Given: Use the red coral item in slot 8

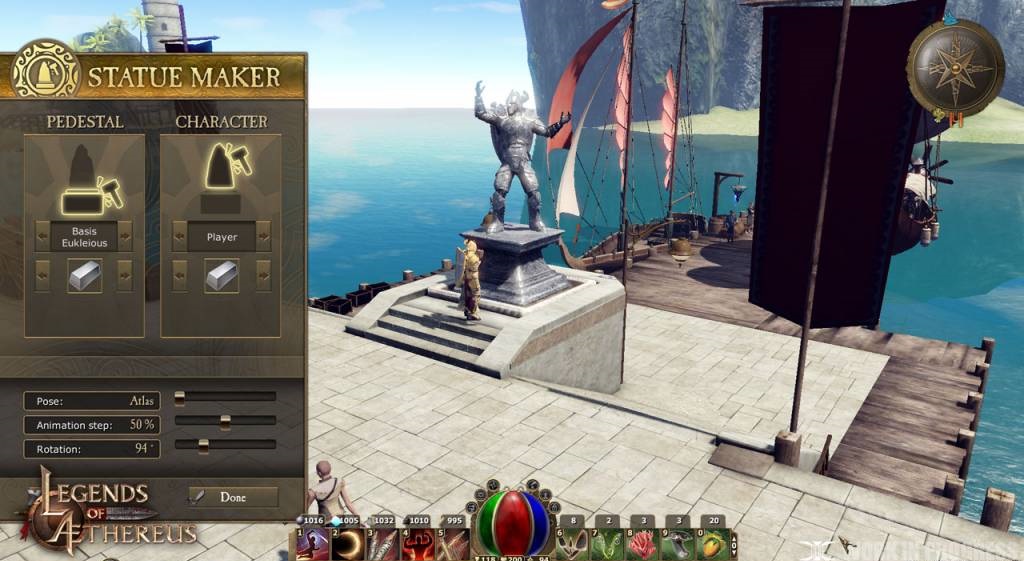Looking at the screenshot, I should pyautogui.click(x=643, y=544).
